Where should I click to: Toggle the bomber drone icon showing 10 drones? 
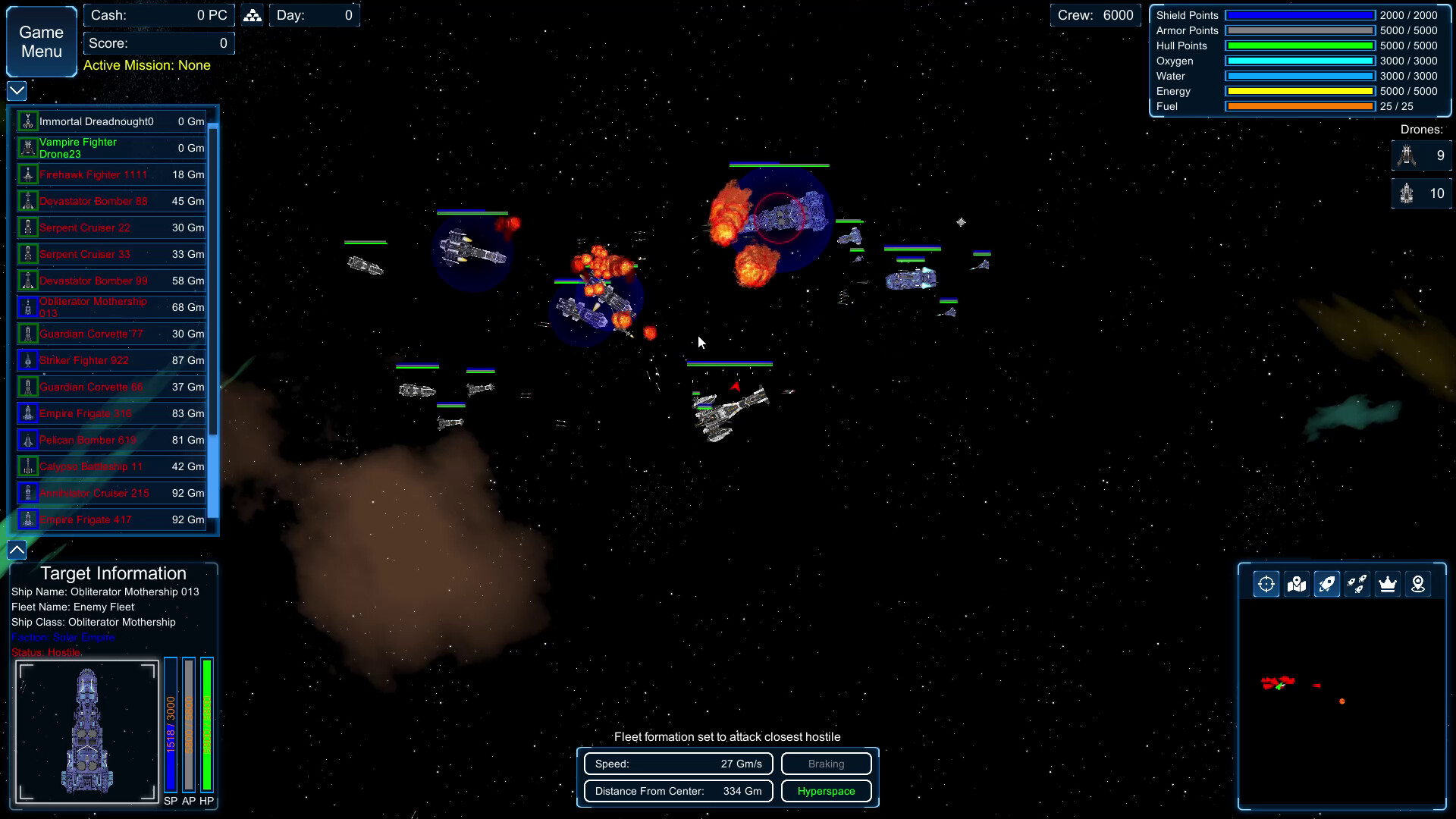(x=1407, y=193)
